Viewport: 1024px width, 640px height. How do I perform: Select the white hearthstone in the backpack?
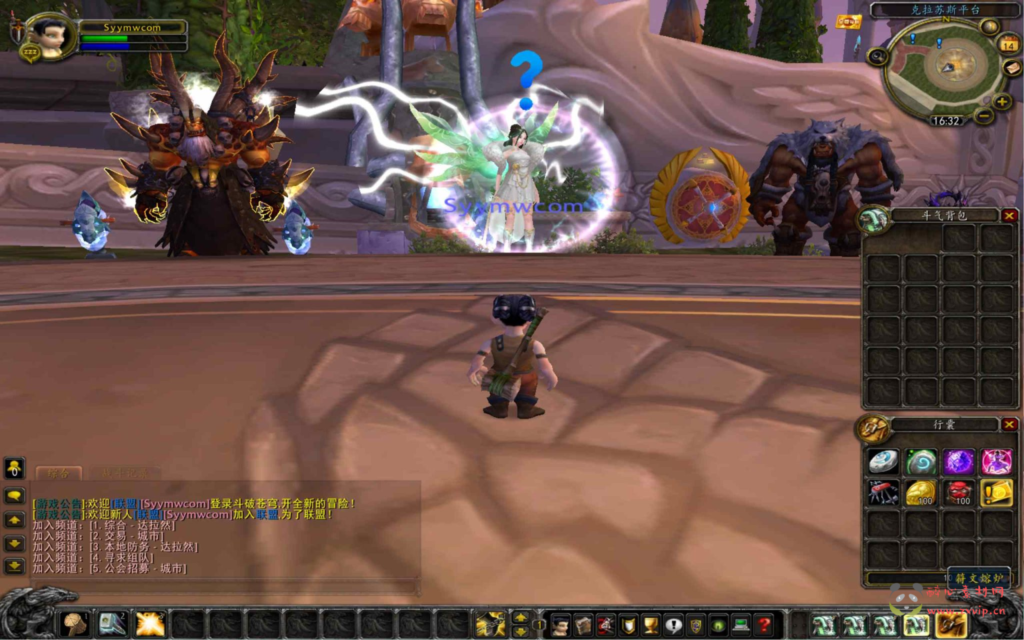pos(882,461)
